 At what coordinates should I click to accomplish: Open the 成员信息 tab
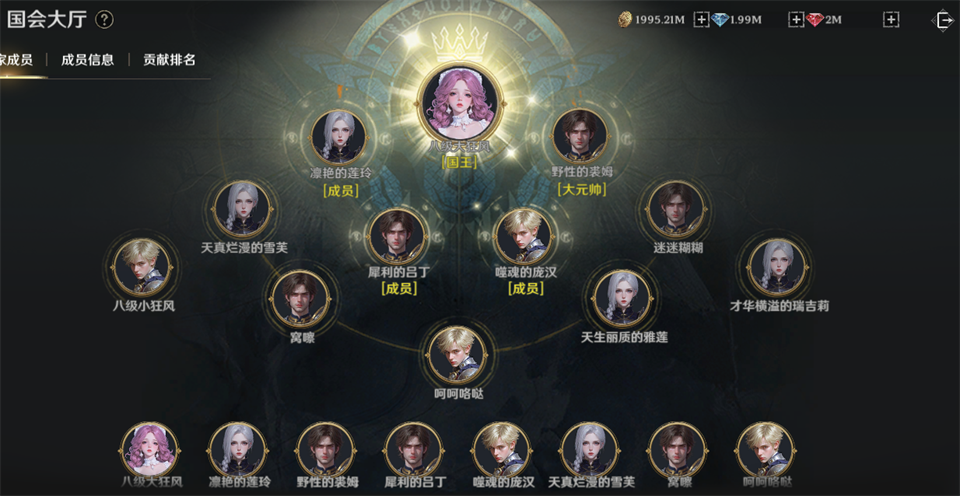coord(87,60)
